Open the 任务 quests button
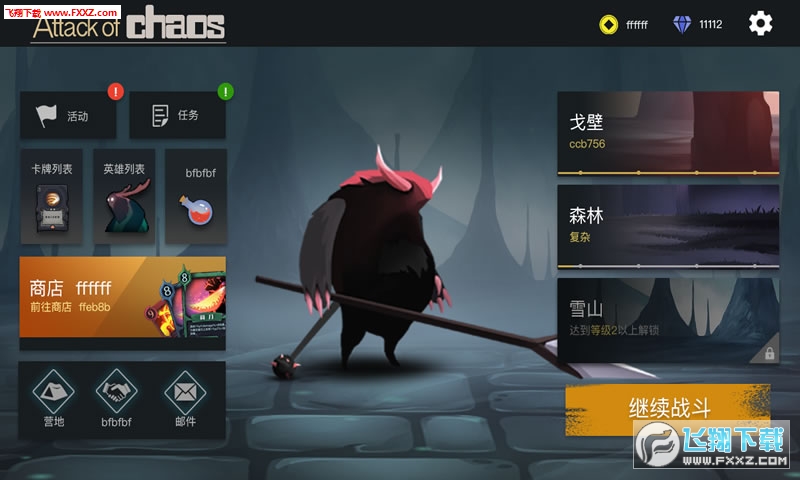800x480 pixels. pos(177,116)
